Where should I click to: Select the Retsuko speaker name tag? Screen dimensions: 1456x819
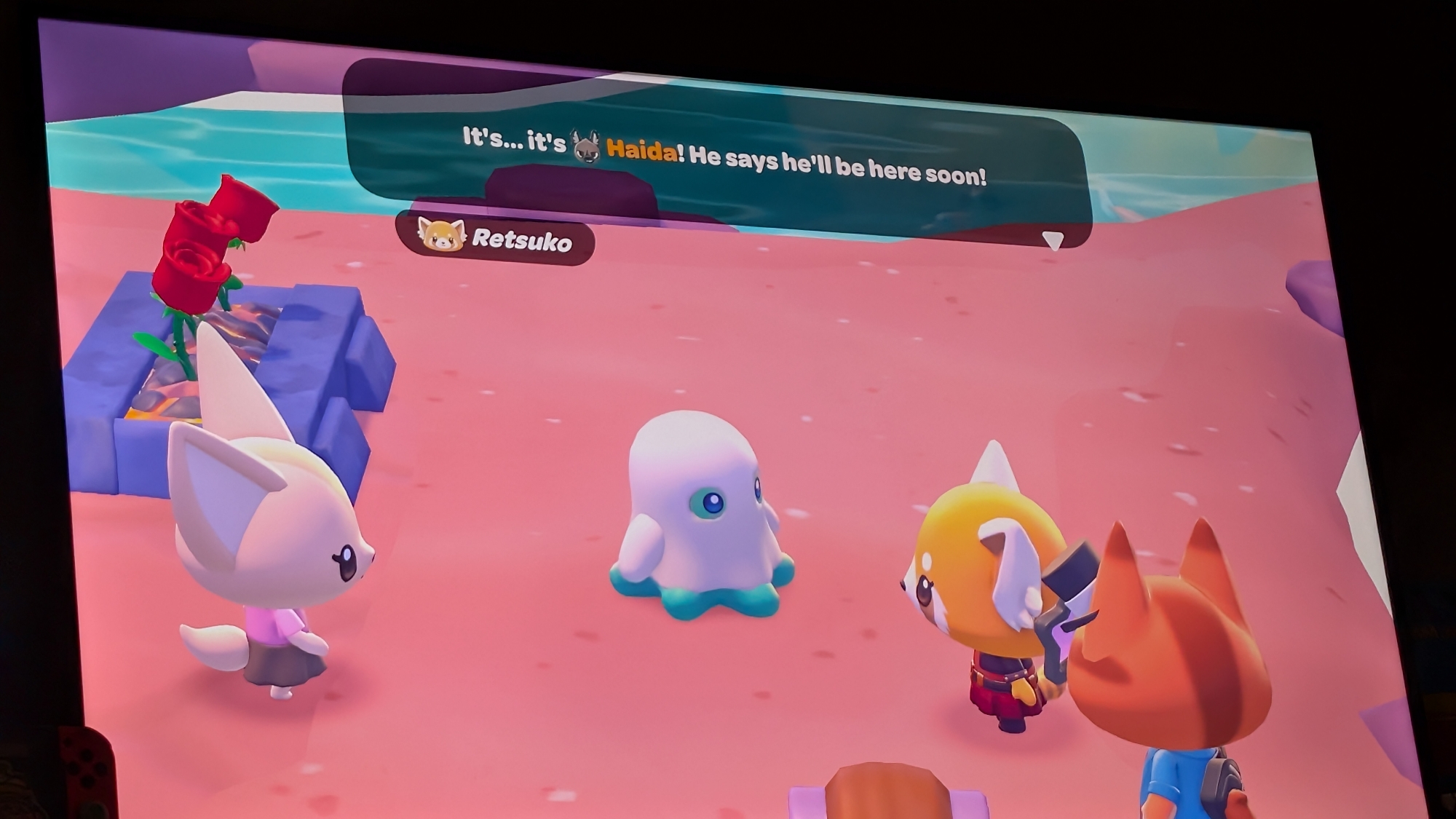(x=496, y=238)
